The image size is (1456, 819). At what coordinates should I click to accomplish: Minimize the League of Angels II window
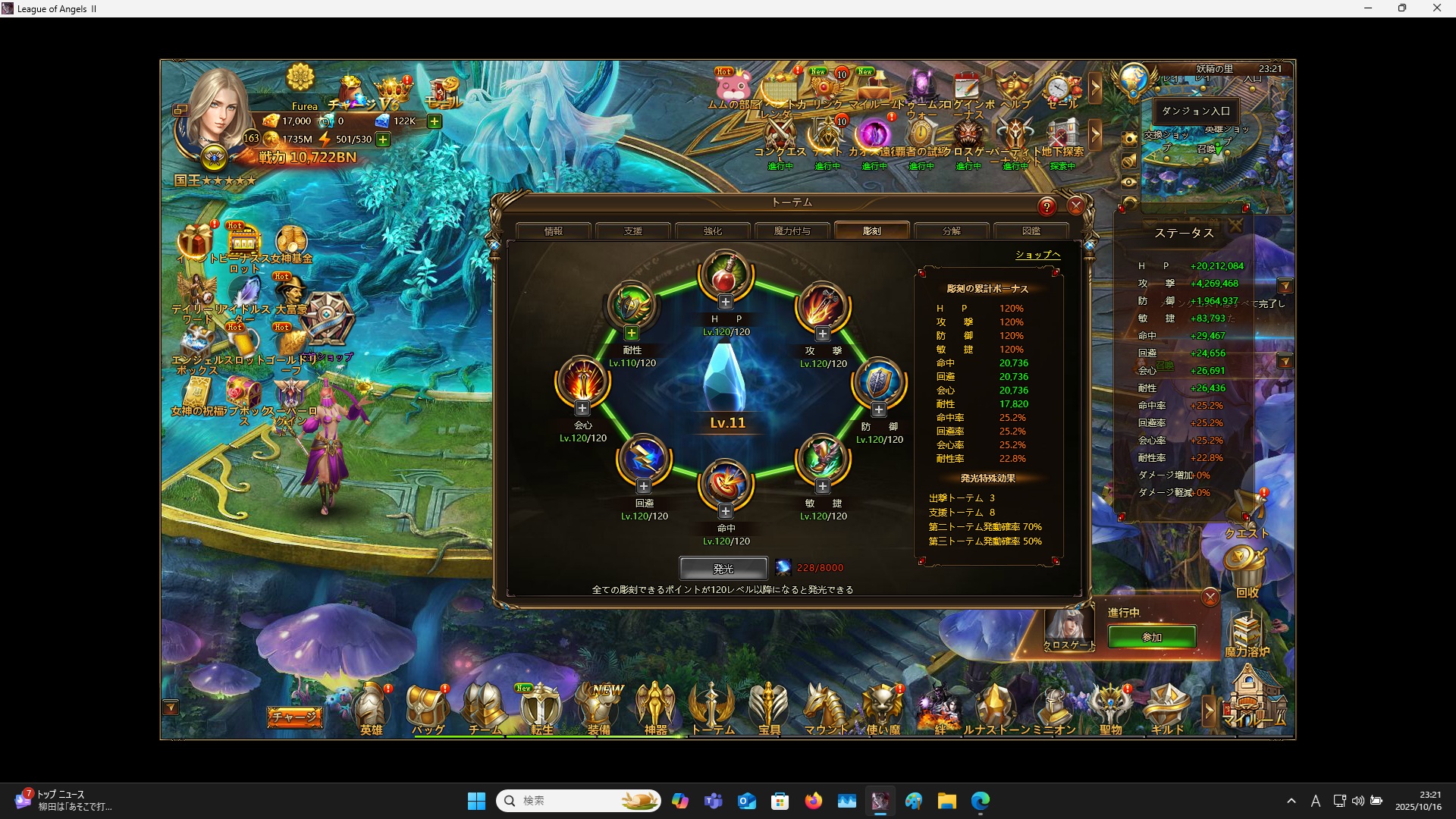[1368, 8]
